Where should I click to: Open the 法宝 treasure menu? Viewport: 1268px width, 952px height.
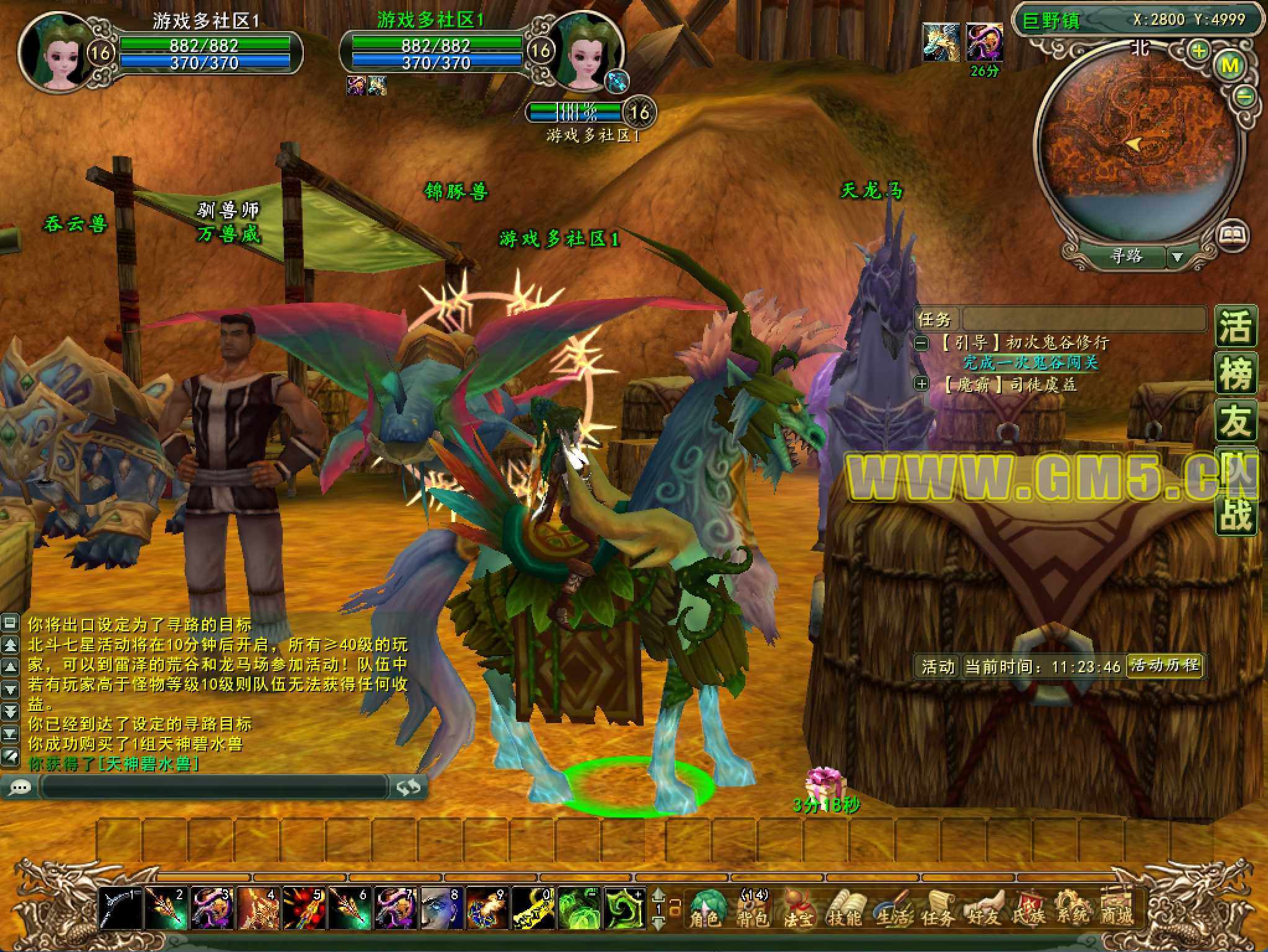click(x=798, y=907)
